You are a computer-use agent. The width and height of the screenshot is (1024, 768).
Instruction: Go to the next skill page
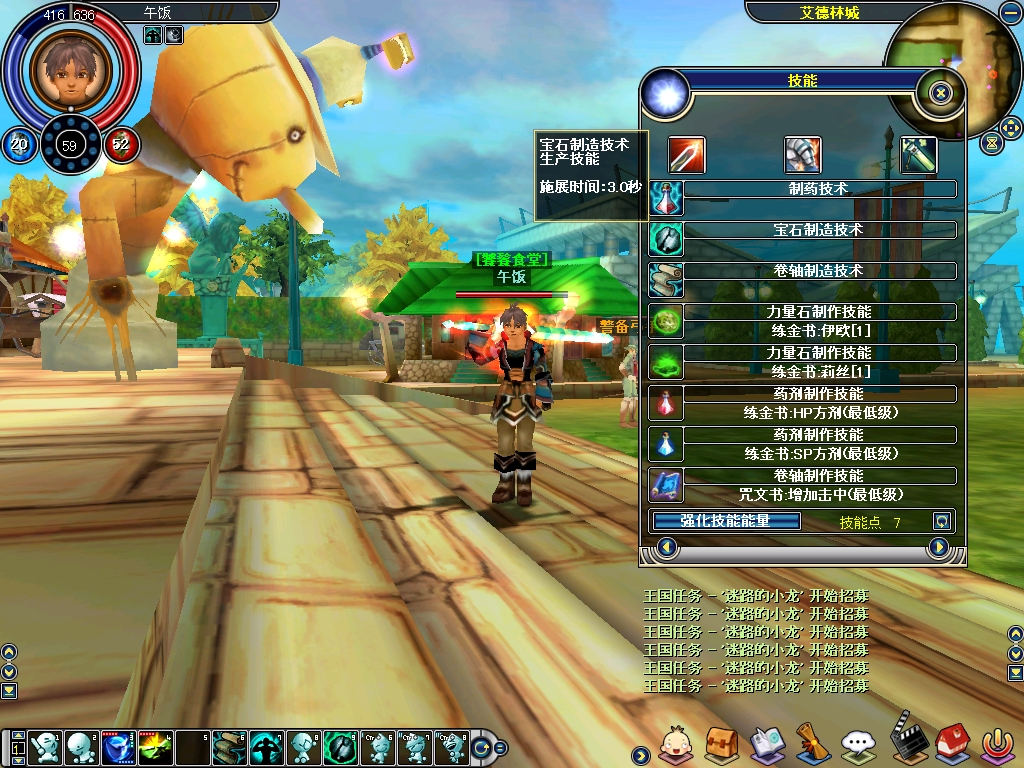(x=938, y=547)
